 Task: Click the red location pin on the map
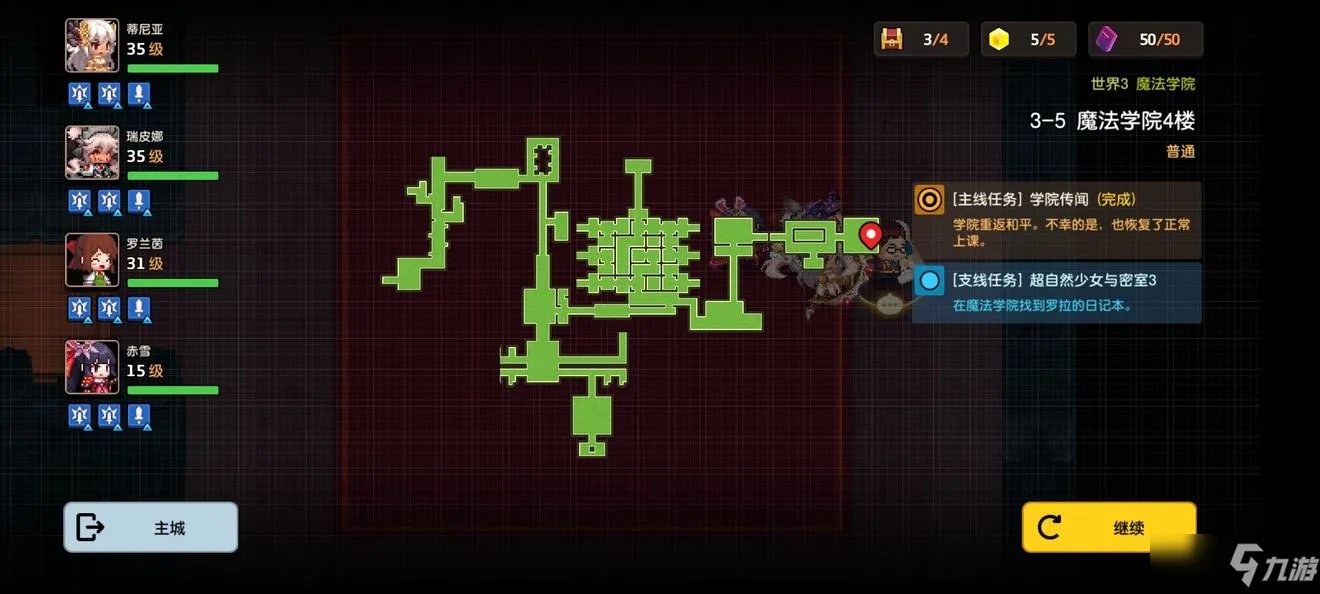871,235
